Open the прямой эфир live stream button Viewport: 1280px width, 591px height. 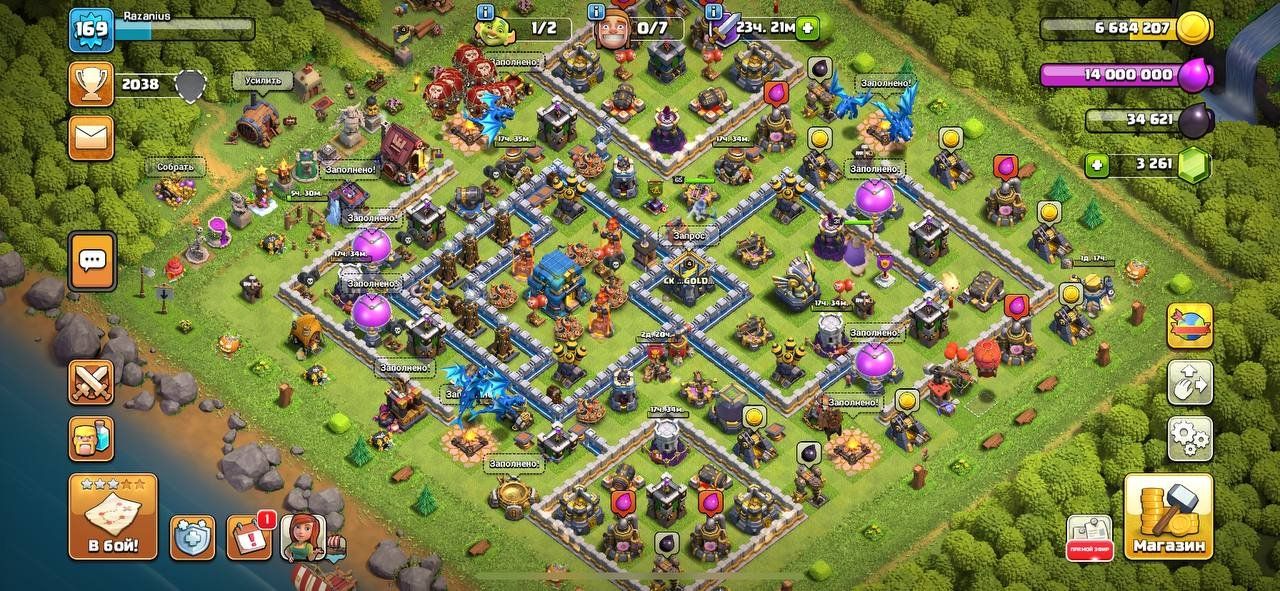[1089, 537]
